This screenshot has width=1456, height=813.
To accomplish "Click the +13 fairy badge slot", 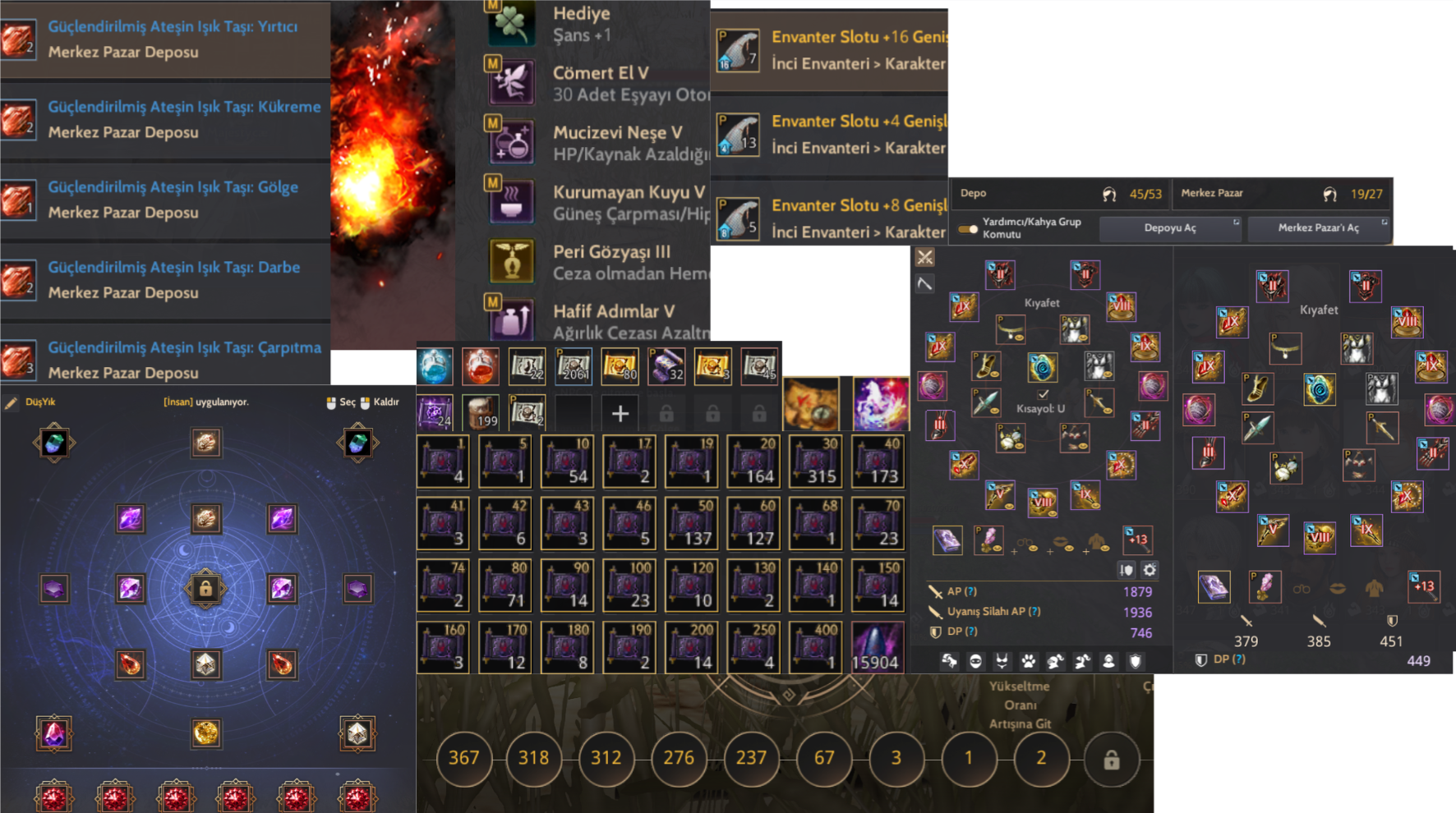I will 1138,540.
